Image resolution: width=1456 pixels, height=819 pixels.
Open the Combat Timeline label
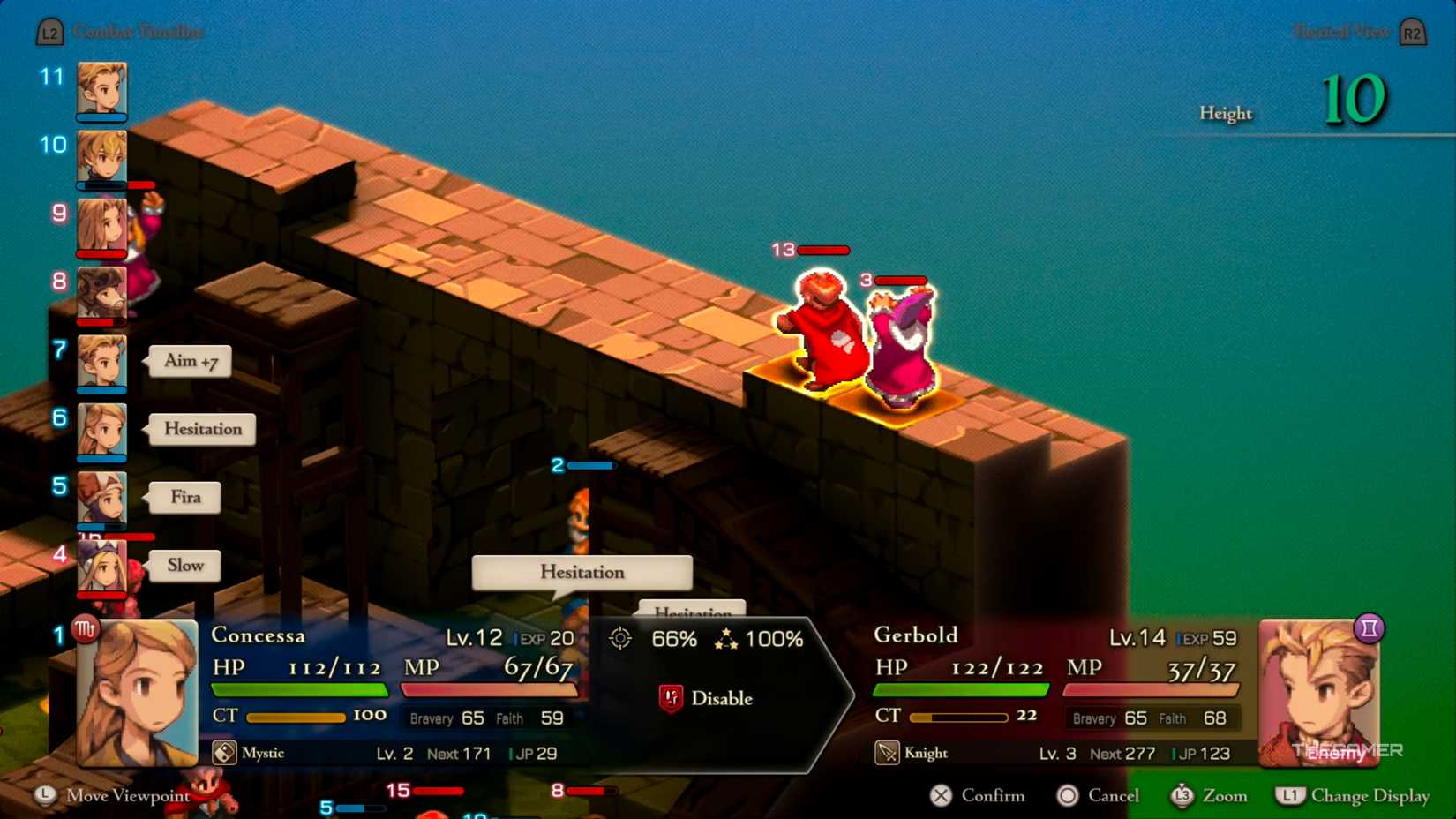138,32
